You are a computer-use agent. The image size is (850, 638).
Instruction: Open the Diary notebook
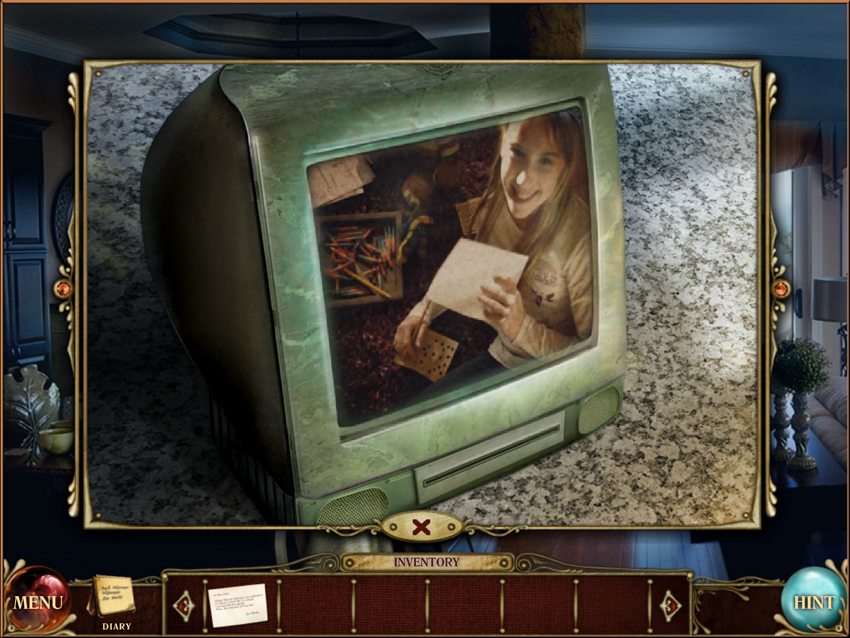114,597
